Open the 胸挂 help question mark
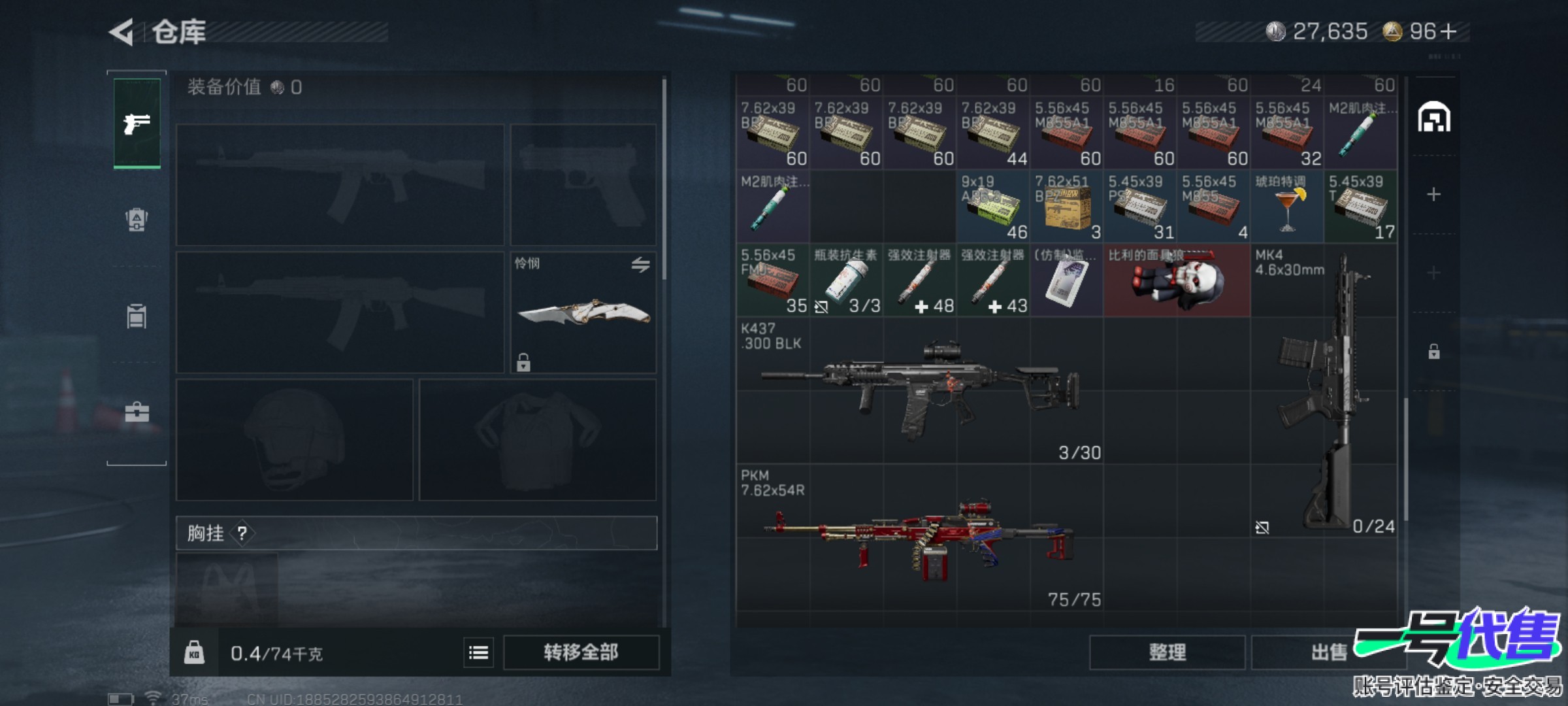Screen dimensions: 1568x706 pyautogui.click(x=242, y=533)
